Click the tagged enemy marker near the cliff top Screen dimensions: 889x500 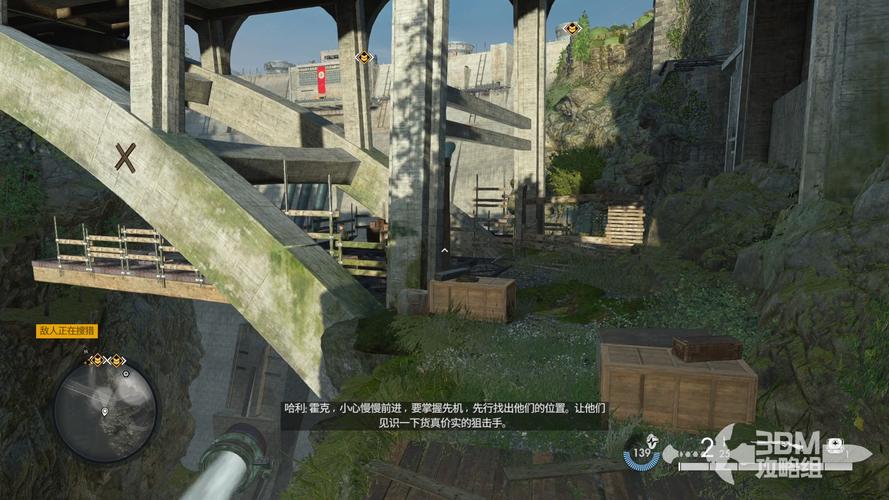click(572, 28)
